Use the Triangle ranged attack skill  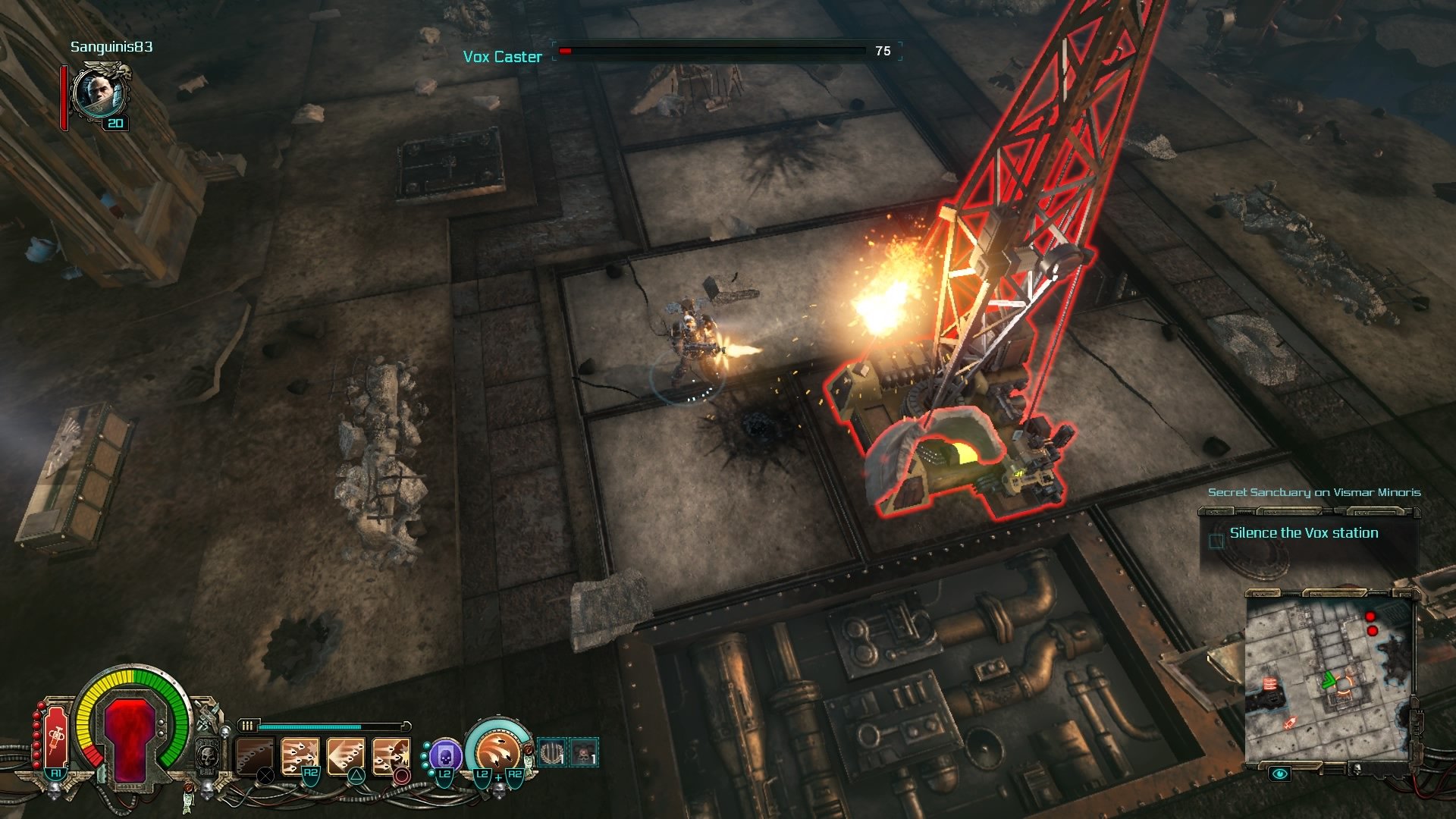(345, 757)
